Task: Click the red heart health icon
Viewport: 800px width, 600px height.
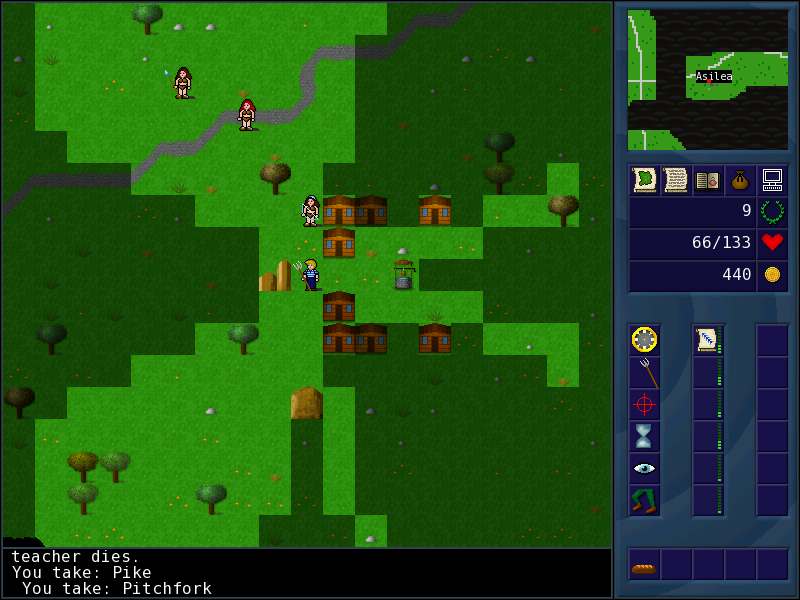Action: pyautogui.click(x=771, y=243)
